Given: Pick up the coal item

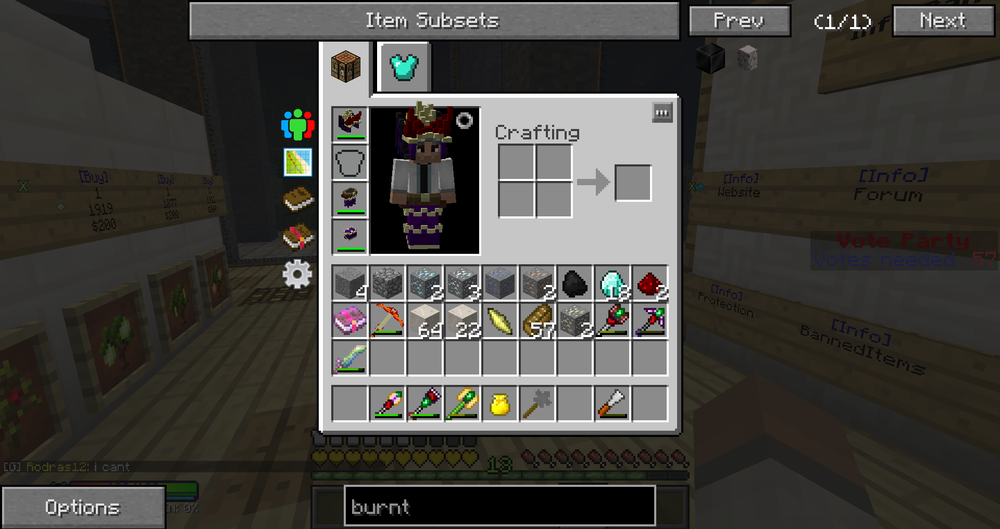Looking at the screenshot, I should [x=574, y=284].
